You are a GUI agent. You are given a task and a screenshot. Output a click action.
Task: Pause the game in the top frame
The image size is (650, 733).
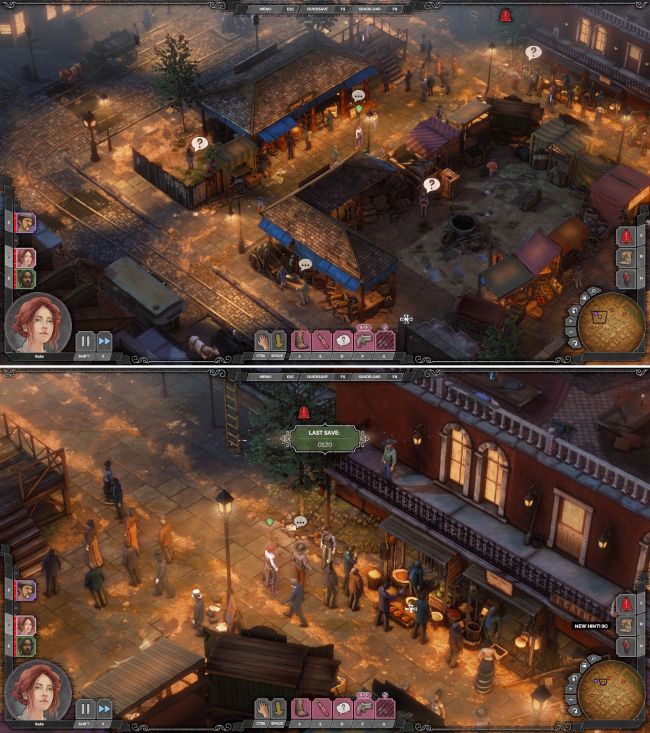pos(85,340)
